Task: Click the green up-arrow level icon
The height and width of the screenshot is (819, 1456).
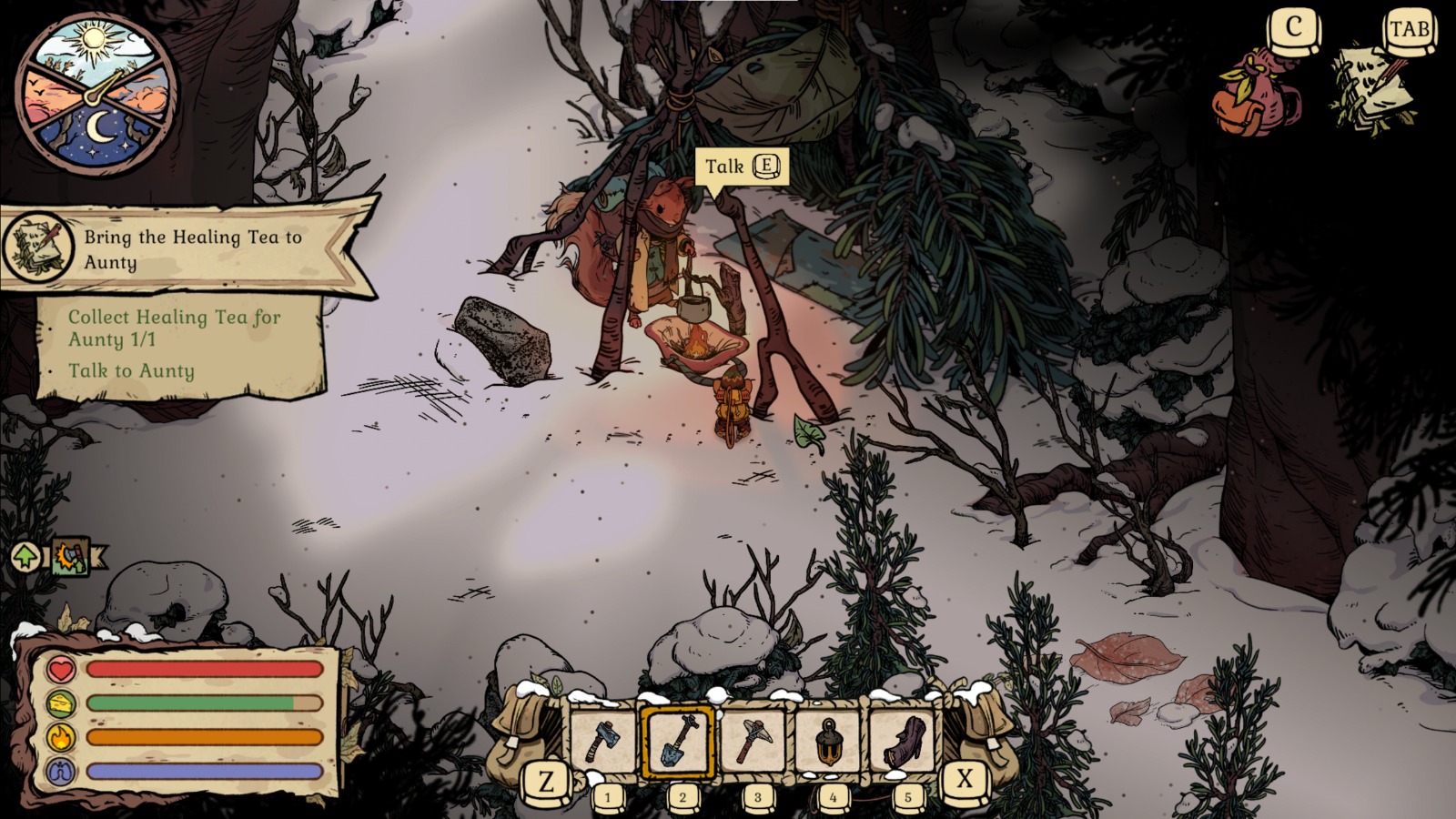Action: pyautogui.click(x=25, y=556)
